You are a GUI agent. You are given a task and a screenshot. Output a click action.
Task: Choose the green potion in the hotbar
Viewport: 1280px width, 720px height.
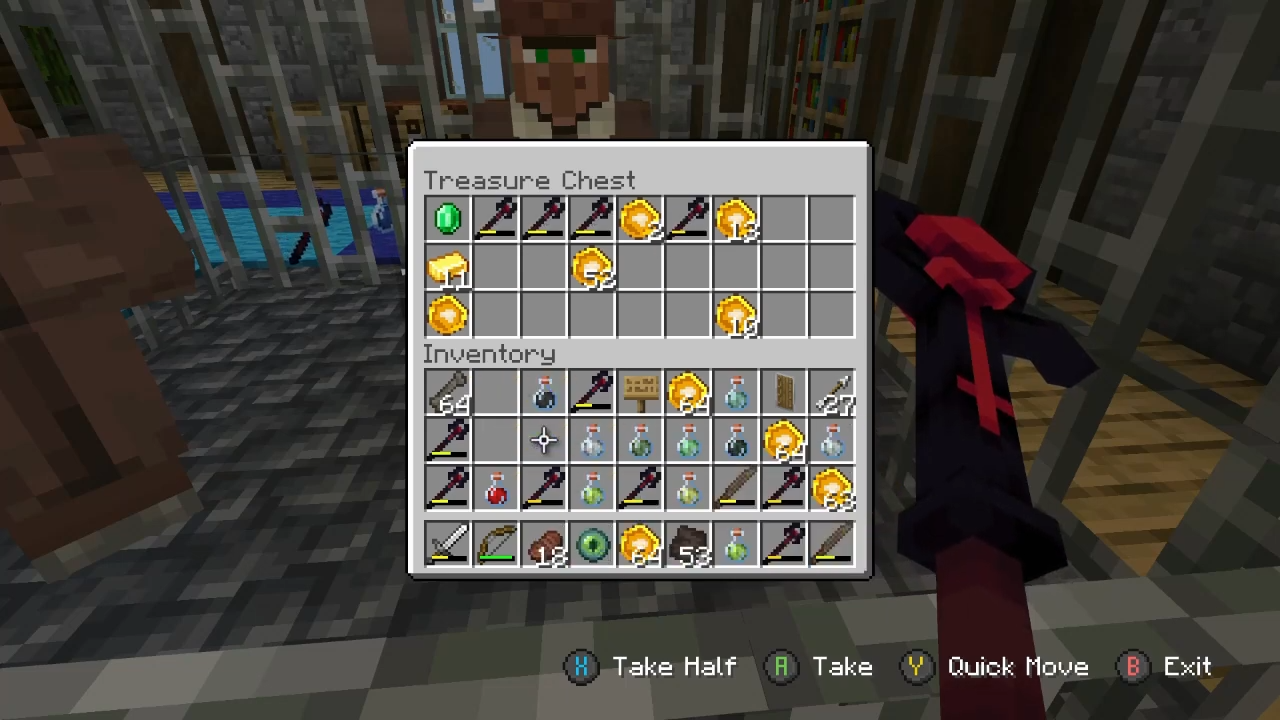[735, 545]
